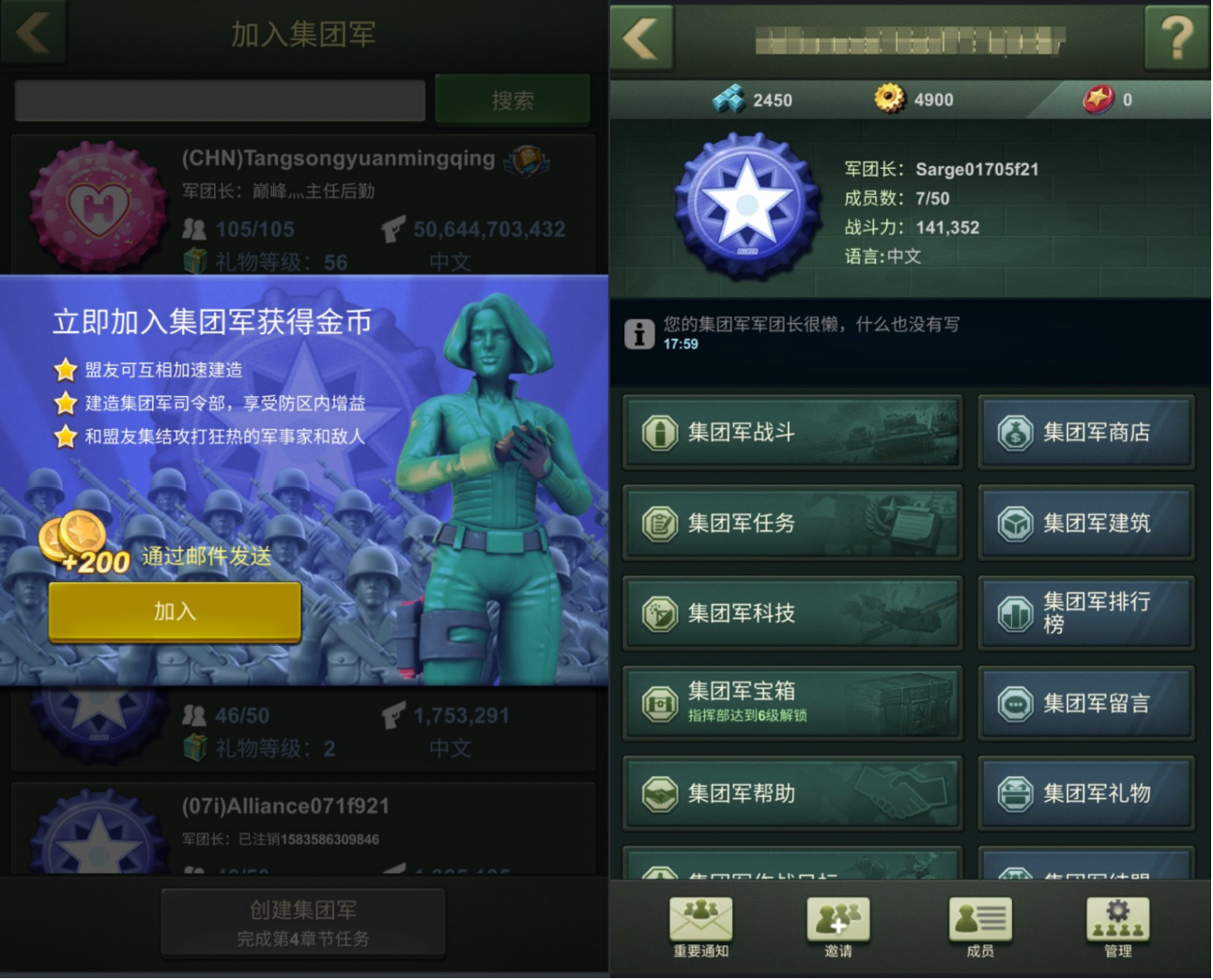Click the 搜索 search button
1213x980 pixels.
[513, 100]
